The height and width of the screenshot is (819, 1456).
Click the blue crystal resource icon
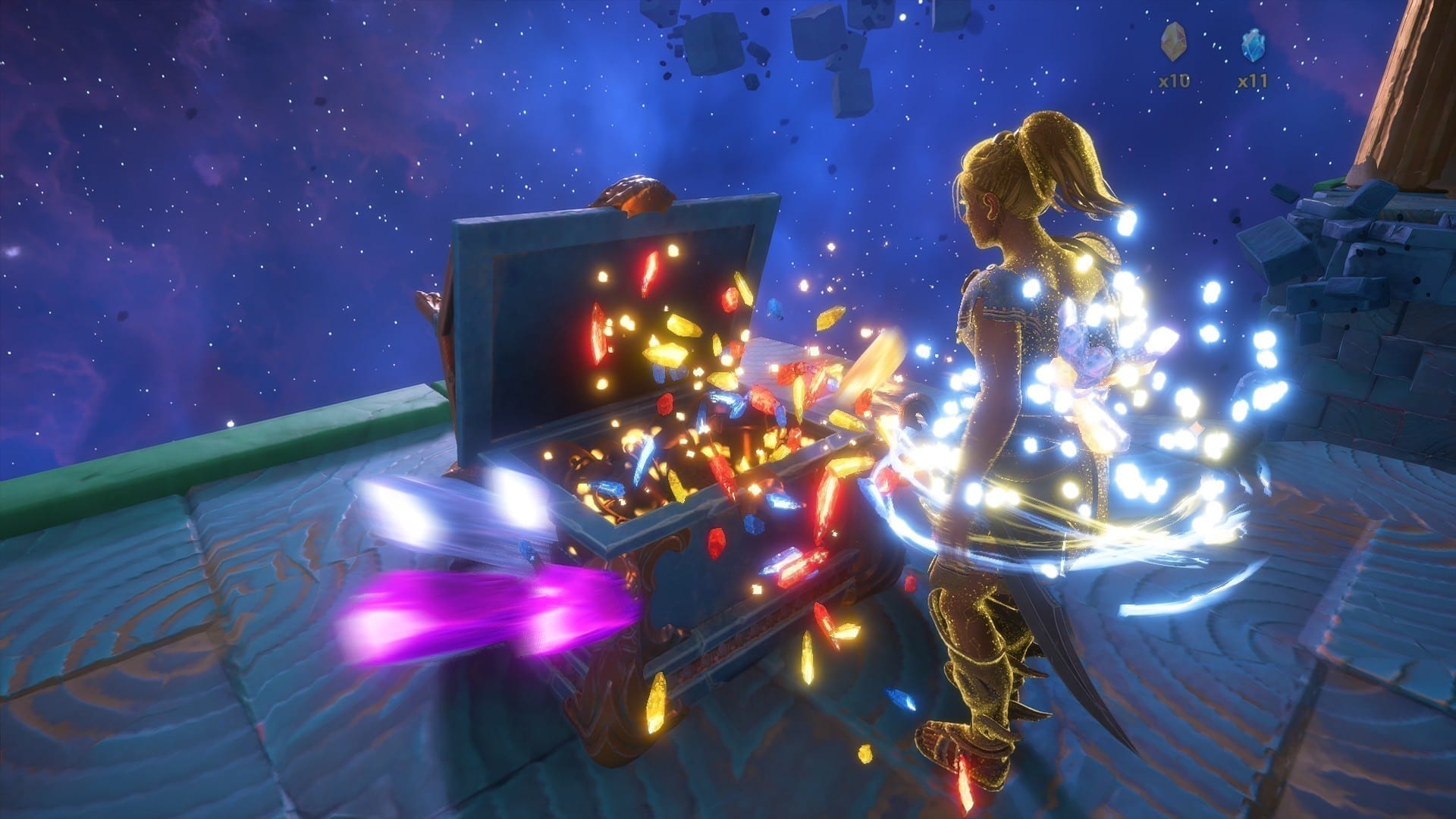pyautogui.click(x=1252, y=45)
